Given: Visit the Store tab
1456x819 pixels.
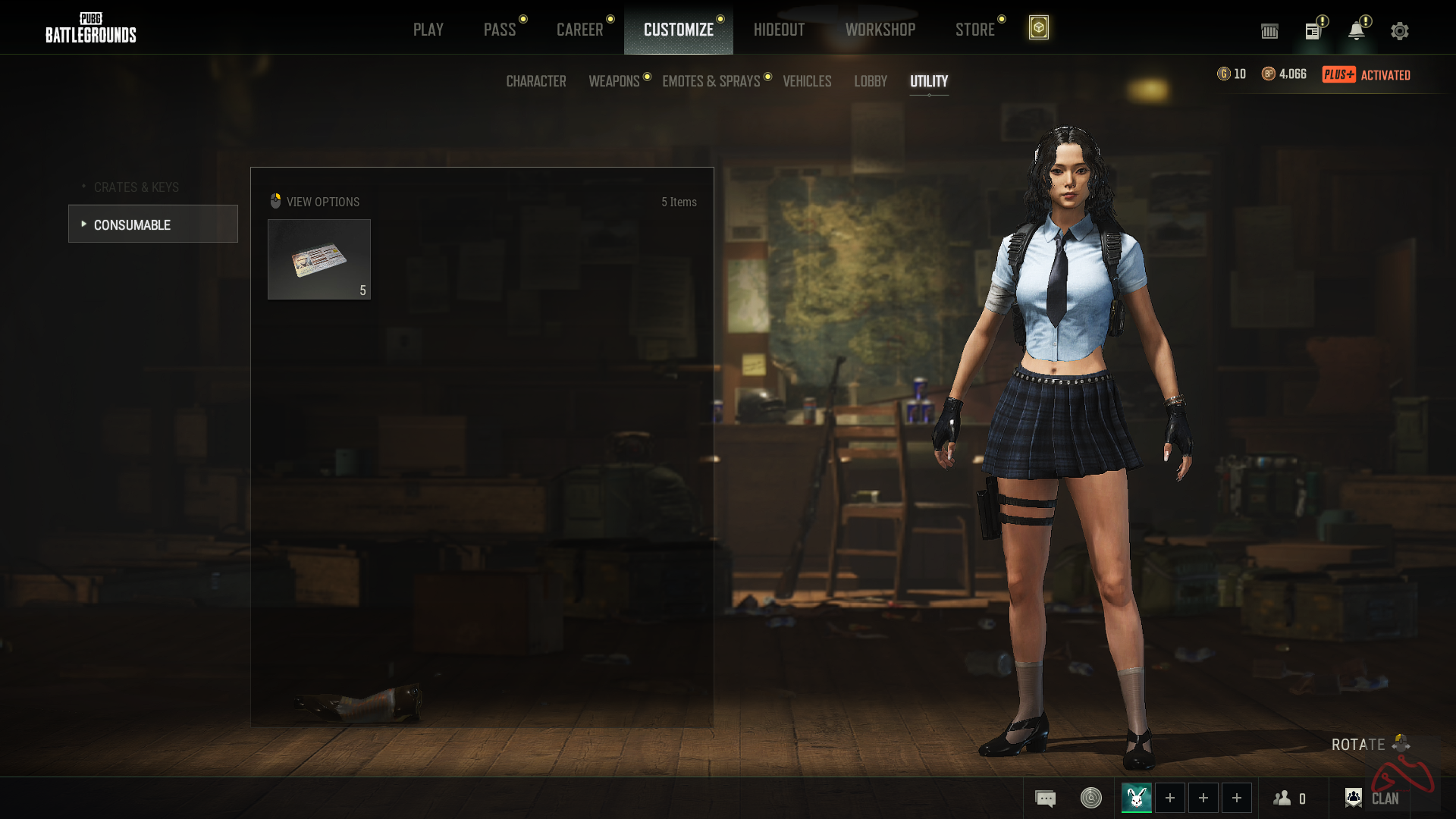Looking at the screenshot, I should click(x=974, y=30).
